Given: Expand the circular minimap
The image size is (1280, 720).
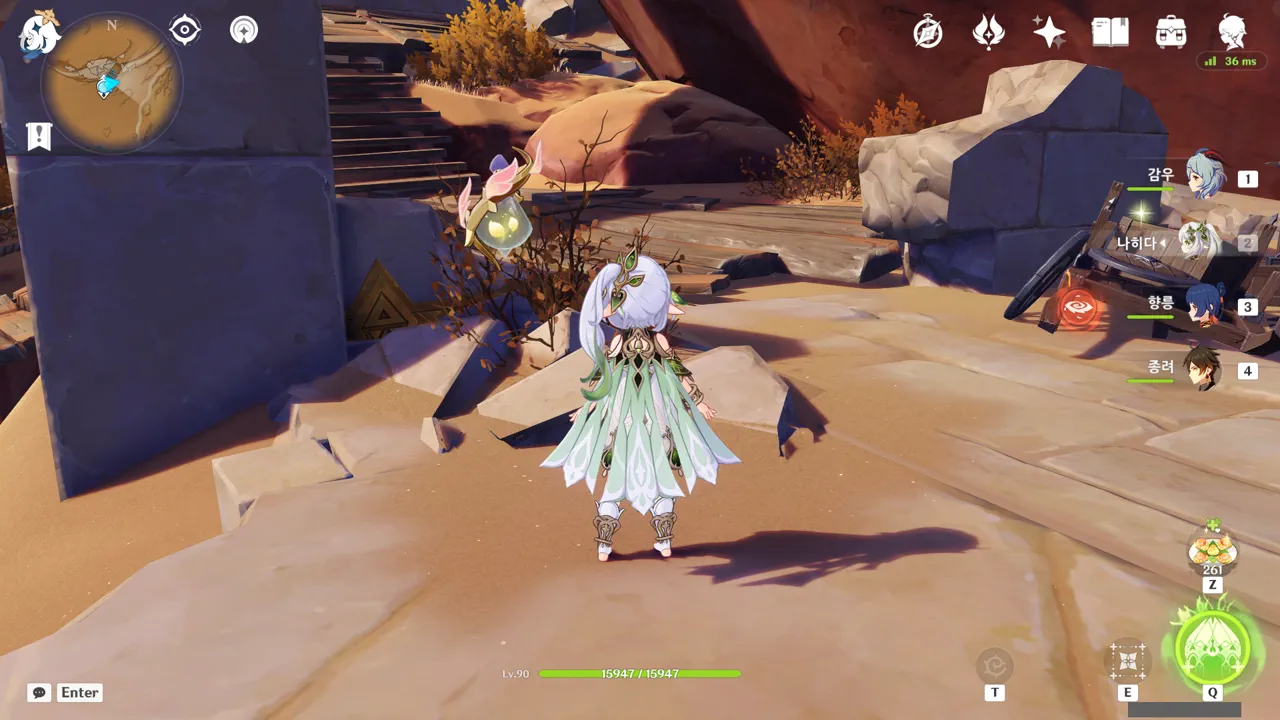Looking at the screenshot, I should click(110, 82).
